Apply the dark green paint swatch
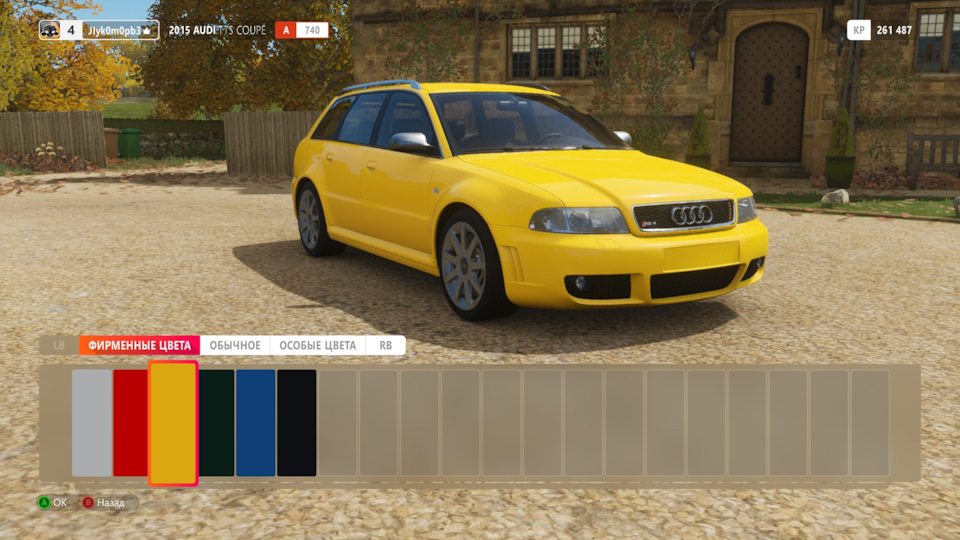960x540 pixels. [216, 423]
